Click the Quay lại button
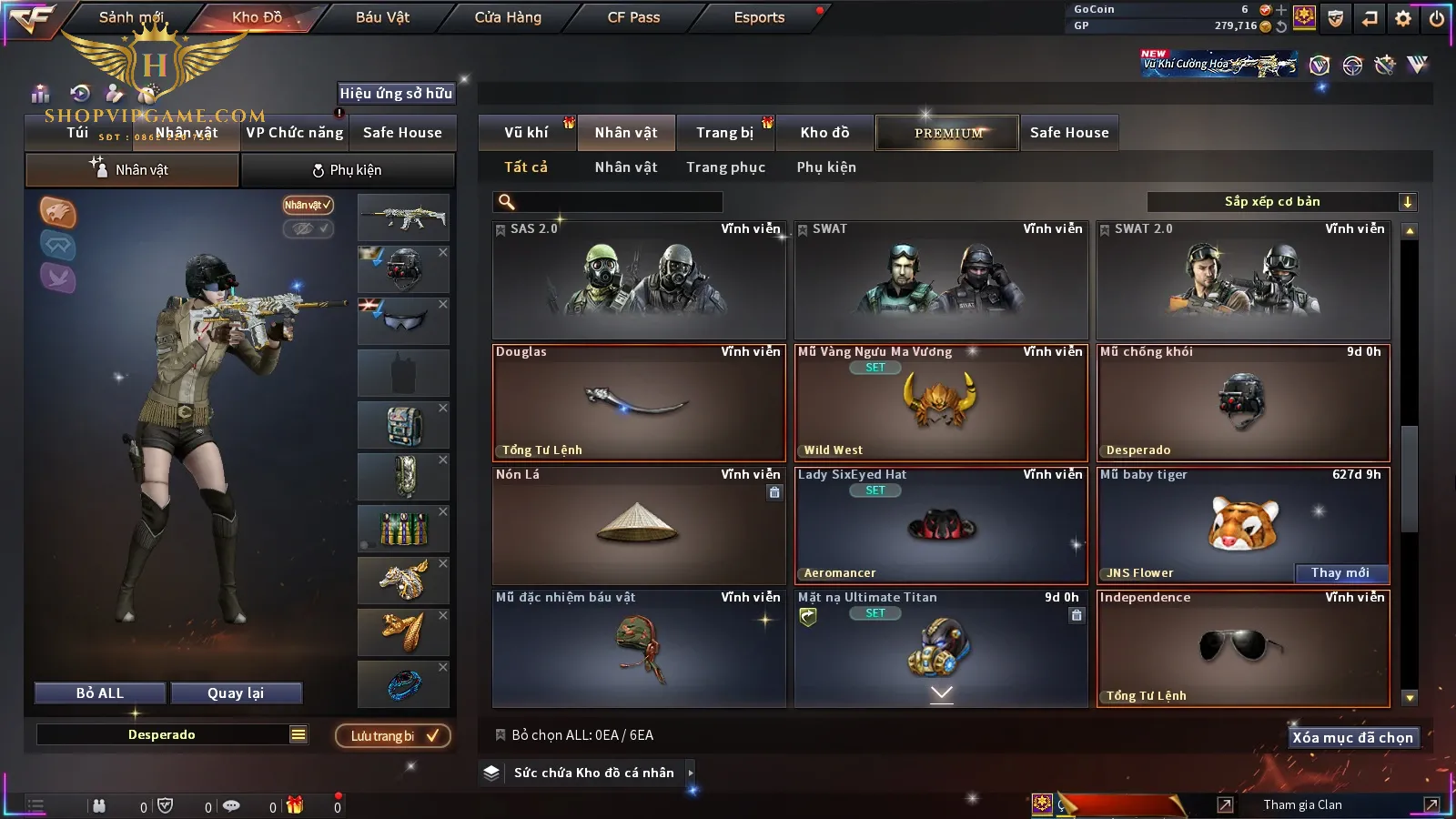This screenshot has height=819, width=1456. tap(236, 693)
